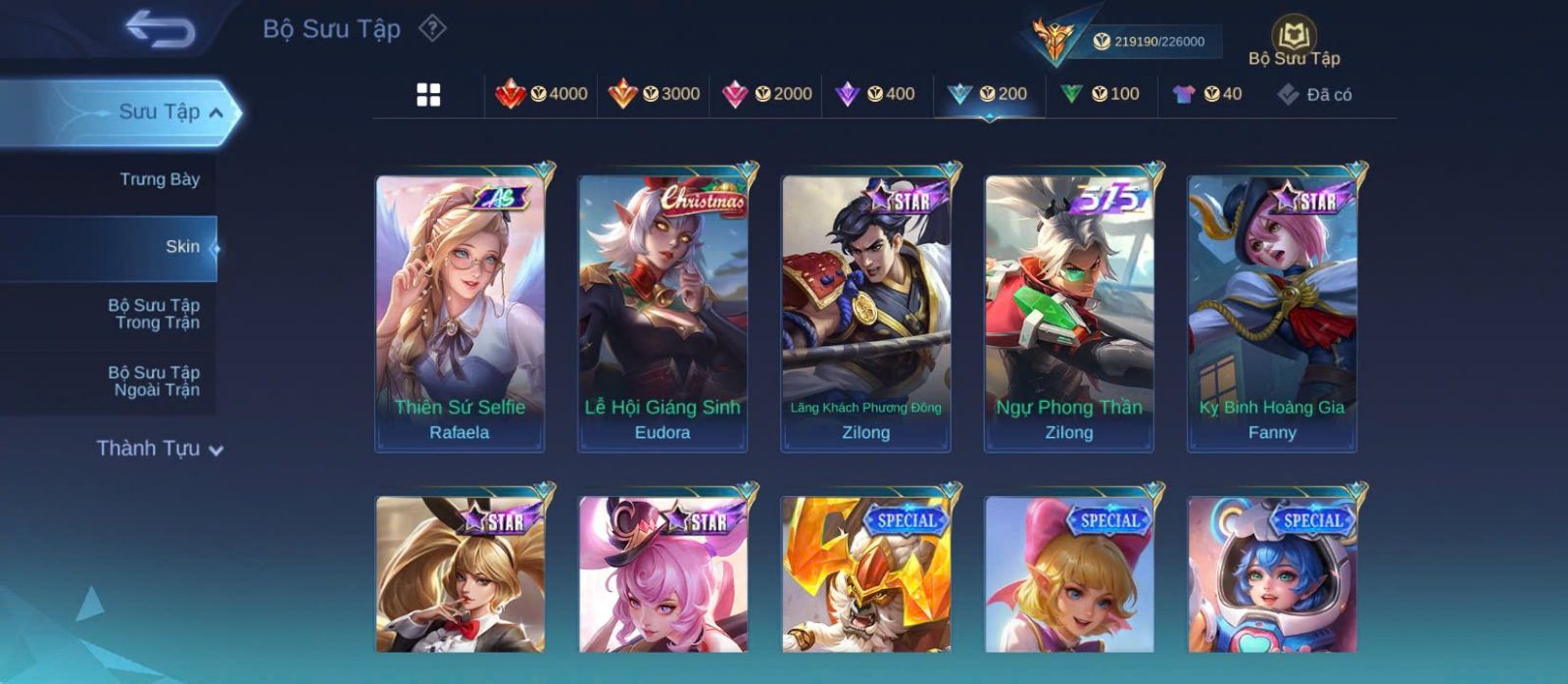1568x684 pixels.
Task: Open Bộ Sưu Tập Trong Trận
Action: coord(154,314)
